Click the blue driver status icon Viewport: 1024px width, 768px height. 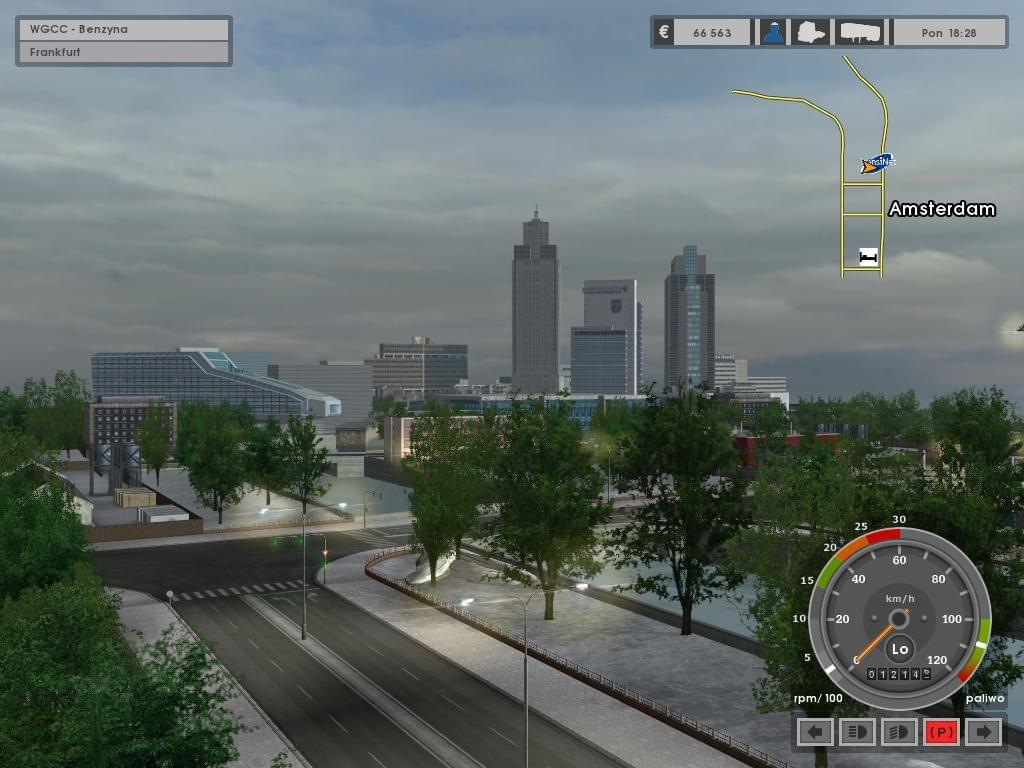[x=773, y=32]
